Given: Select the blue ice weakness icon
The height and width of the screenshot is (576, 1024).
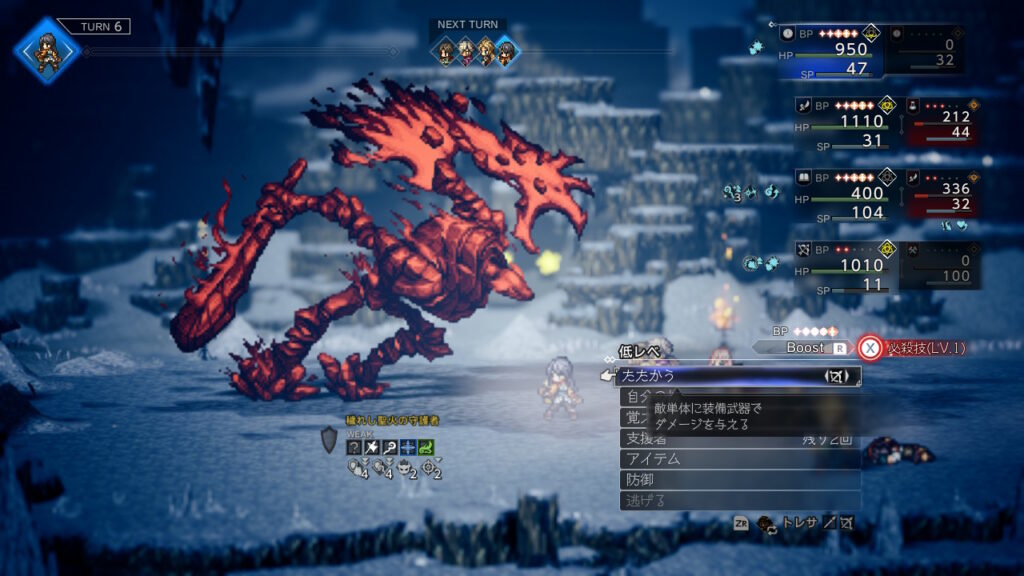Looking at the screenshot, I should pos(408,447).
